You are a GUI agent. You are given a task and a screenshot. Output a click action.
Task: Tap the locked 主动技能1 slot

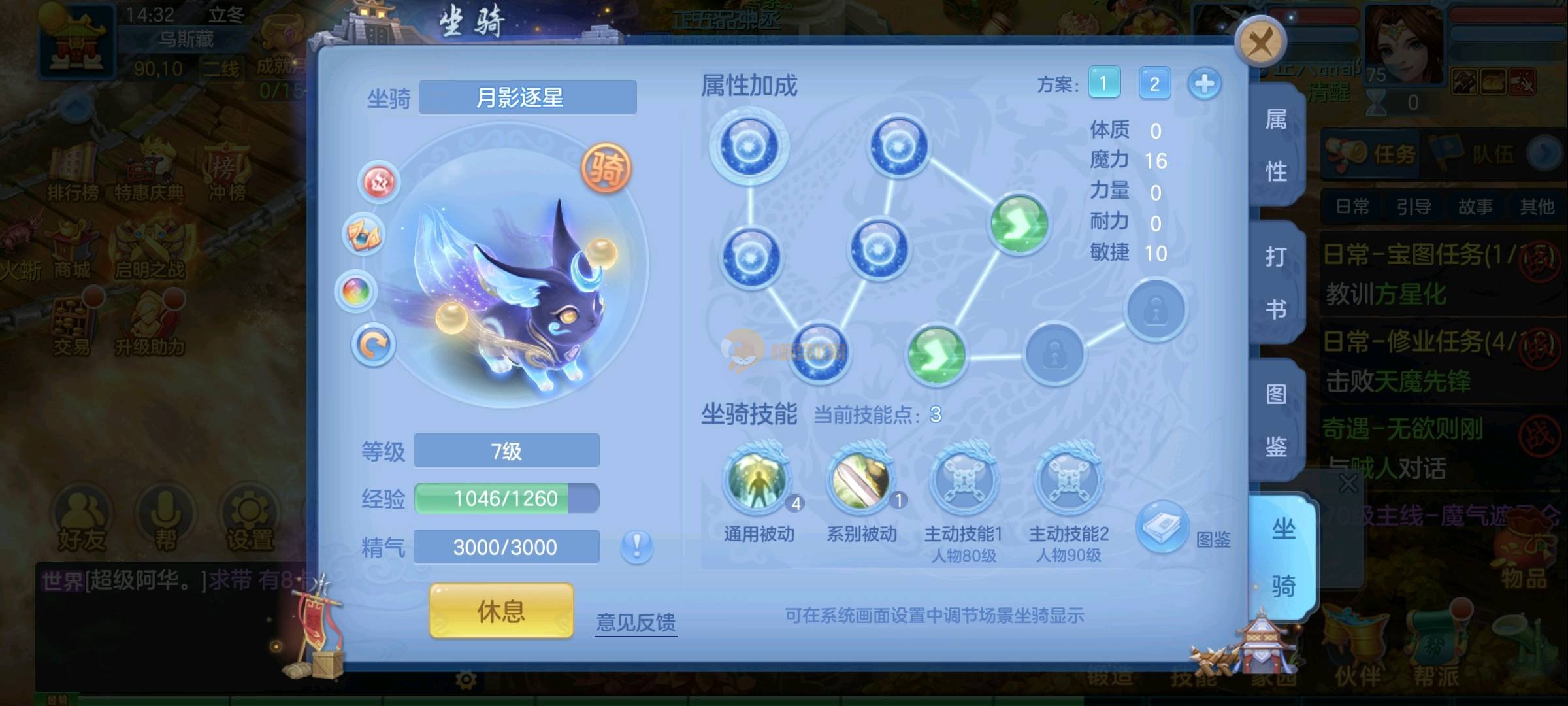pyautogui.click(x=964, y=482)
